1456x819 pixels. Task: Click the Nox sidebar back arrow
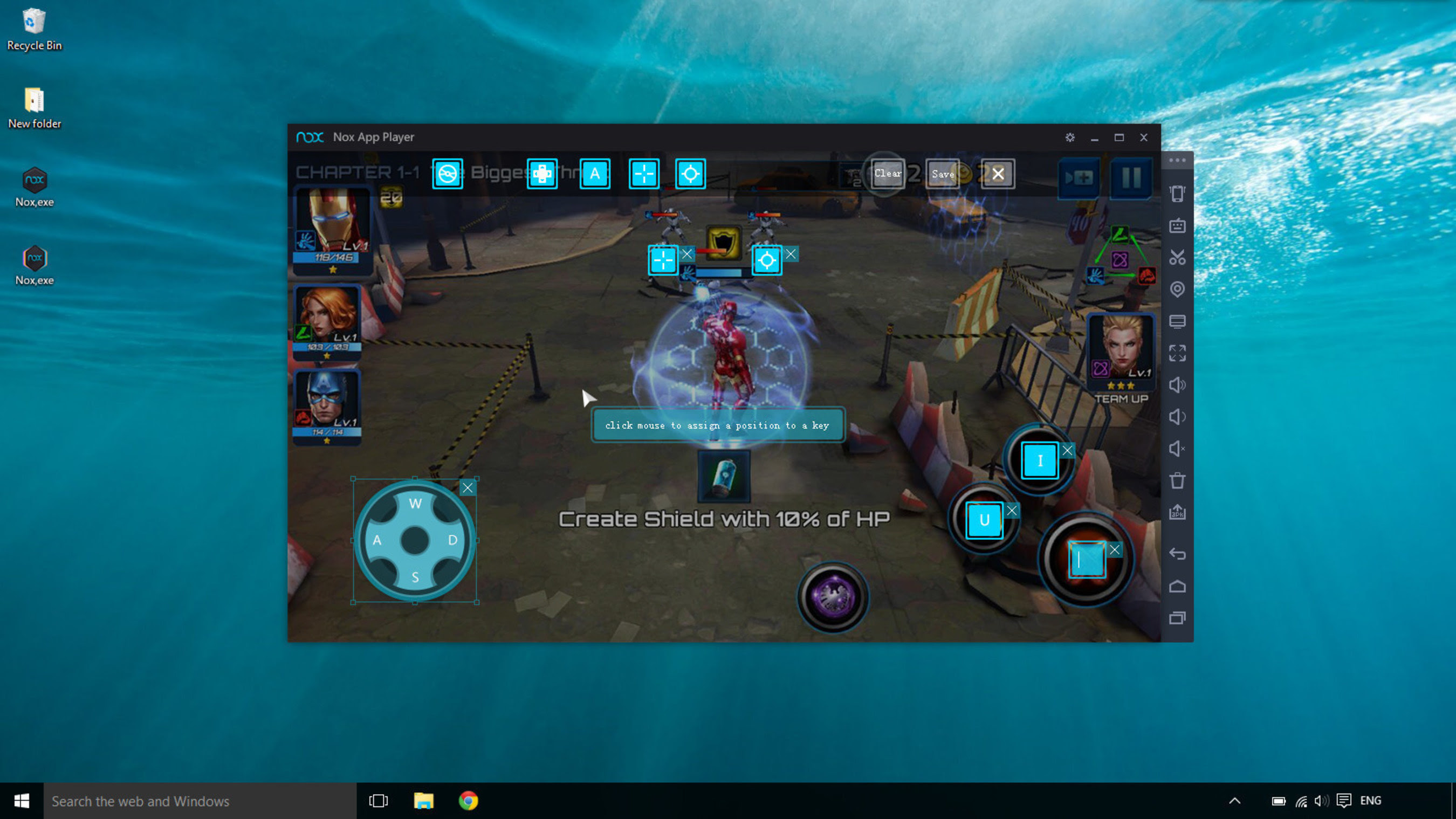point(1177,554)
